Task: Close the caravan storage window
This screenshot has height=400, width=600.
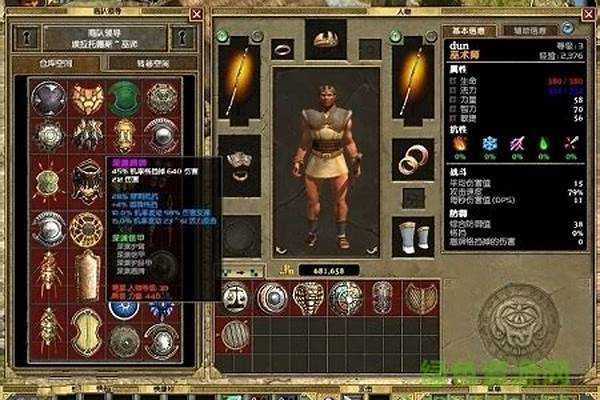Action: (x=196, y=14)
